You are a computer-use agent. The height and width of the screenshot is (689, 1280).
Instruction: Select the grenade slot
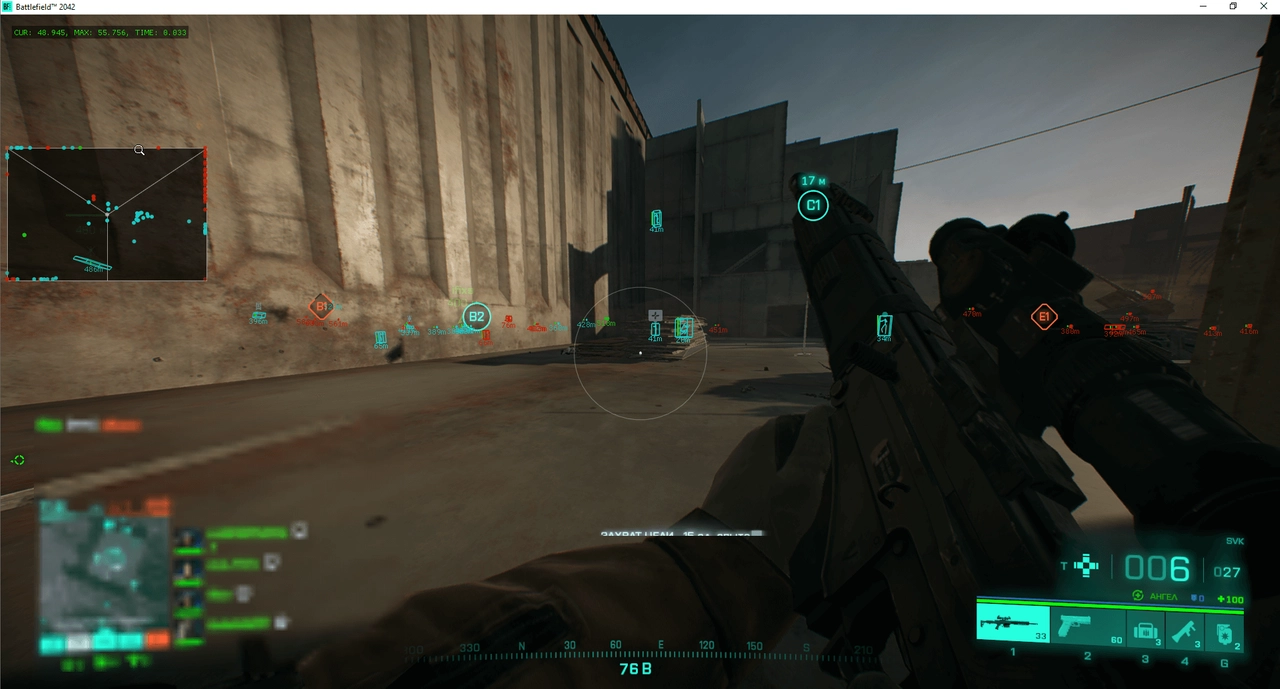click(1224, 631)
